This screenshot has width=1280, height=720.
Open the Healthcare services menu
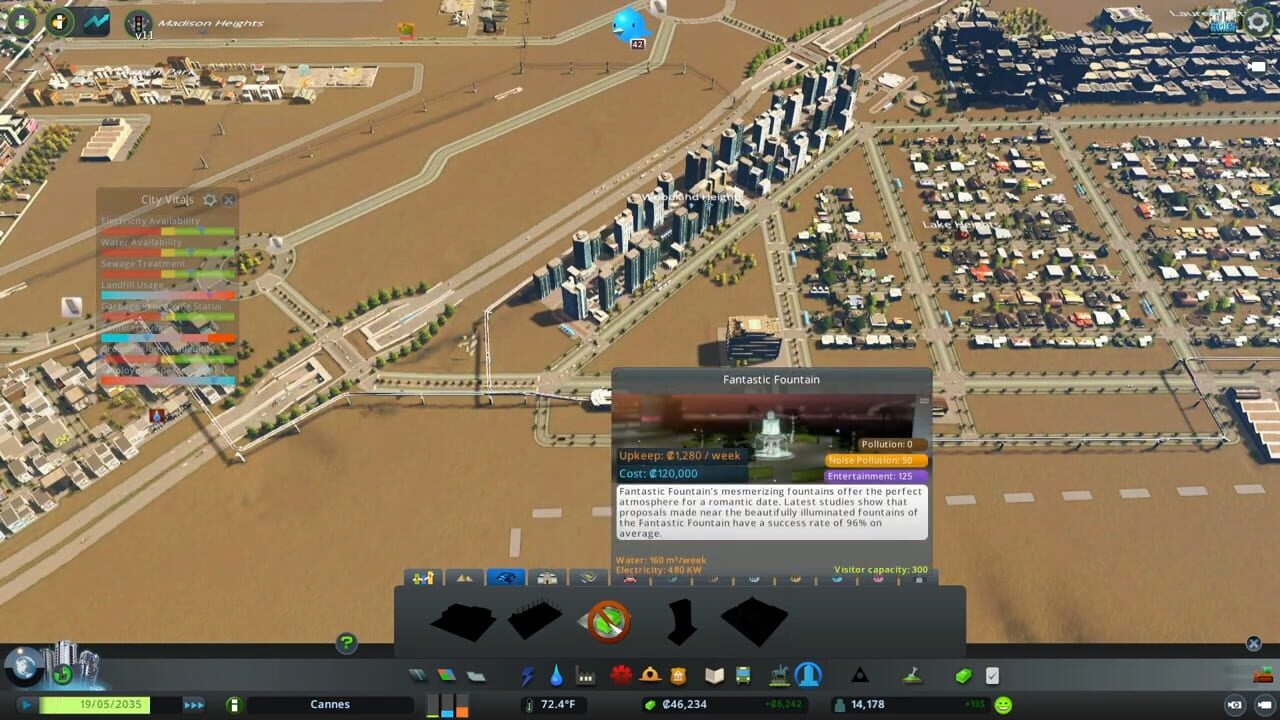618,676
